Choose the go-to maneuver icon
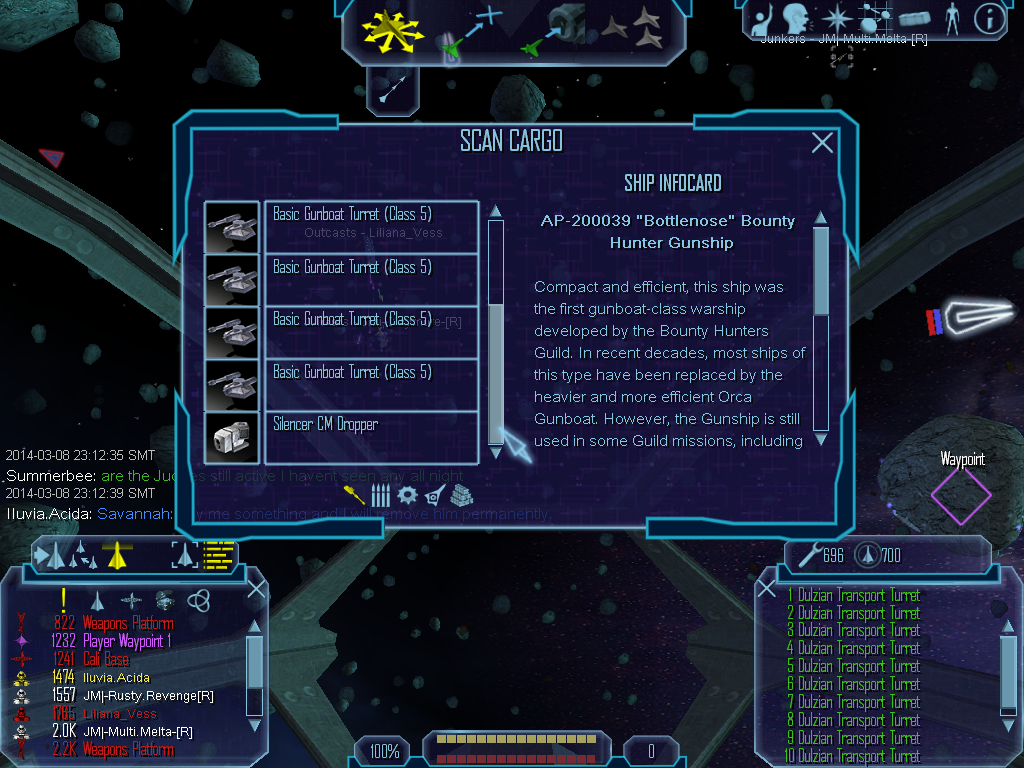Image resolution: width=1024 pixels, height=768 pixels. click(x=470, y=30)
